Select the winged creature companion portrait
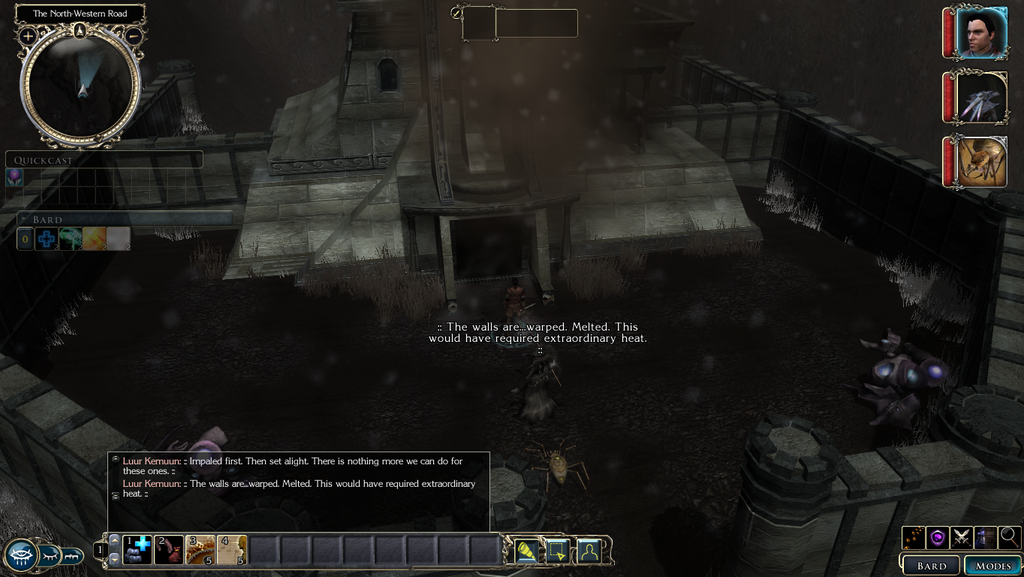Image resolution: width=1024 pixels, height=577 pixels. click(x=979, y=97)
